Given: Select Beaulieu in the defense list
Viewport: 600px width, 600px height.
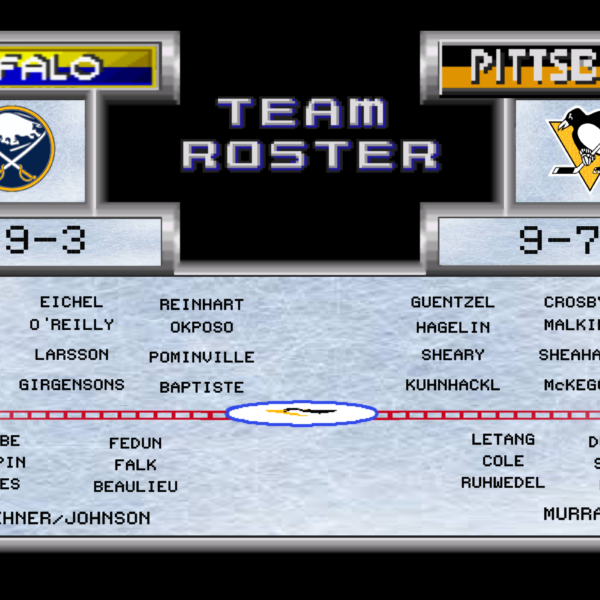Looking at the screenshot, I should [135, 487].
